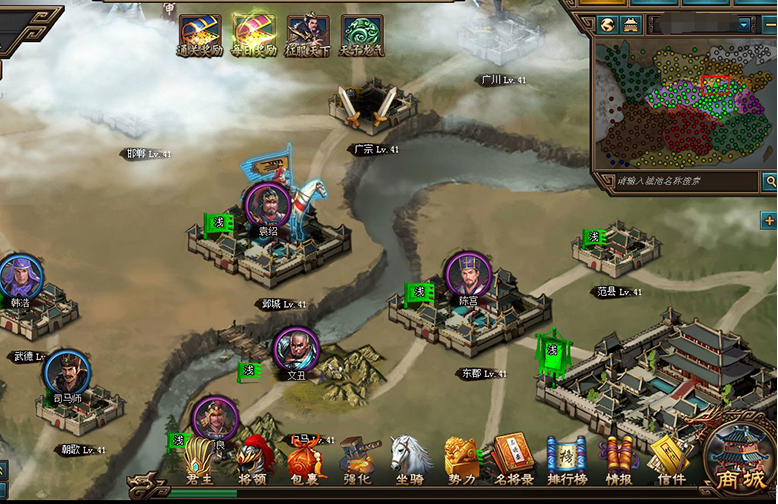Show the 排行榜 ranking scroll
Image resolution: width=778 pixels, height=504 pixels.
(x=566, y=461)
